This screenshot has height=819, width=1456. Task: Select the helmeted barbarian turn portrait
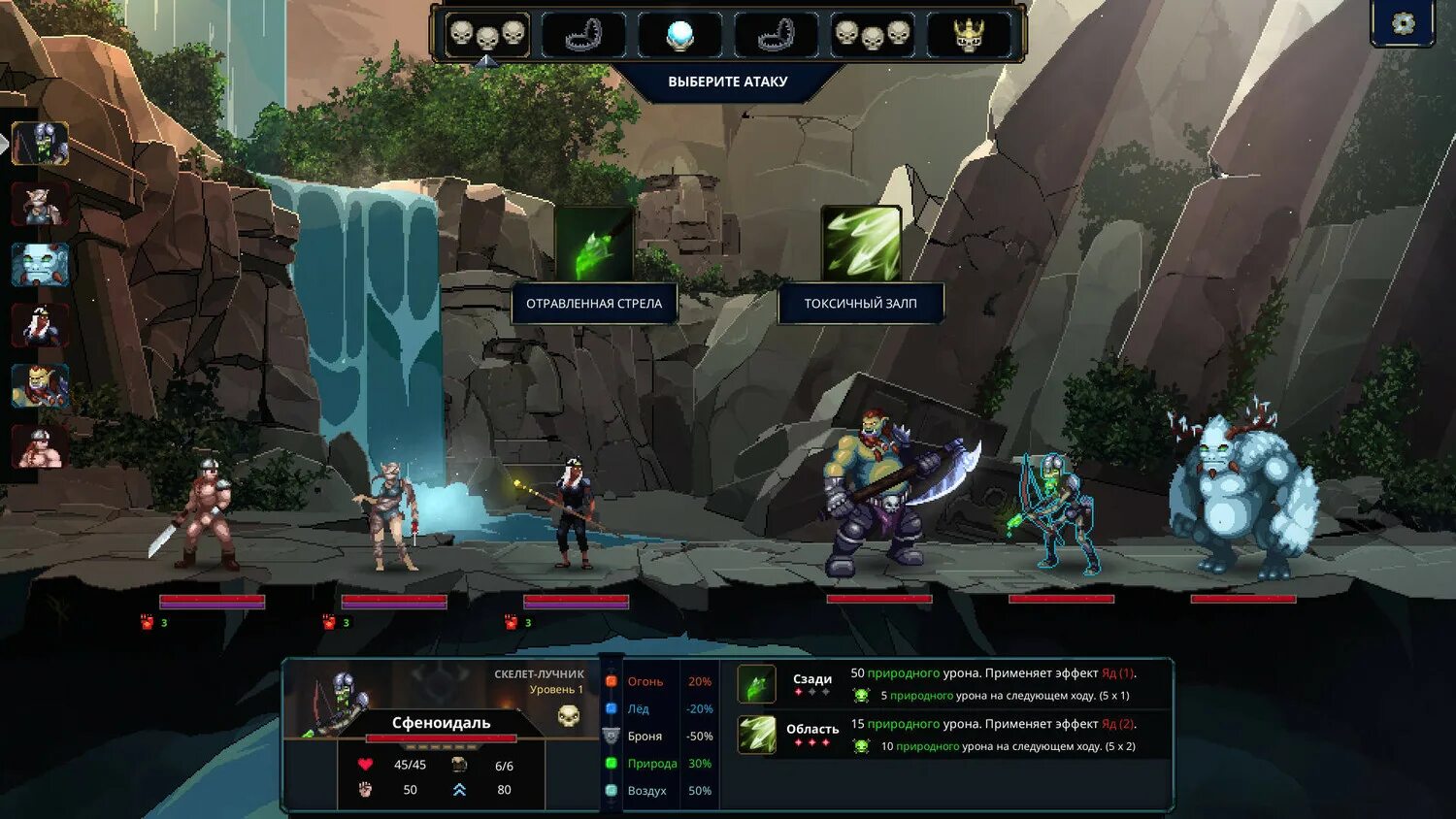[x=40, y=446]
